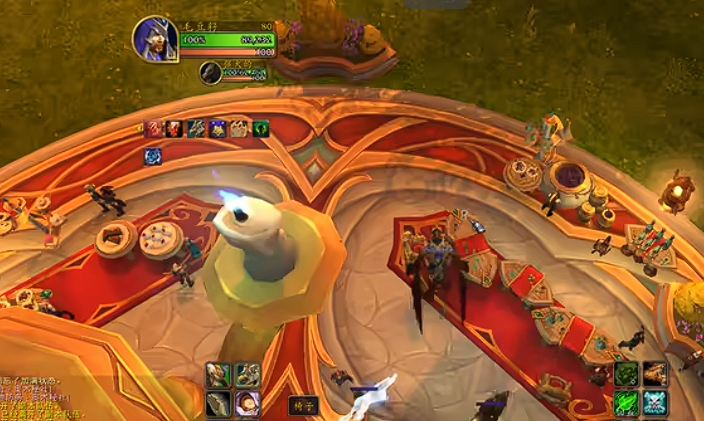Select the pet portrait frame
704x421 pixels.
210,72
